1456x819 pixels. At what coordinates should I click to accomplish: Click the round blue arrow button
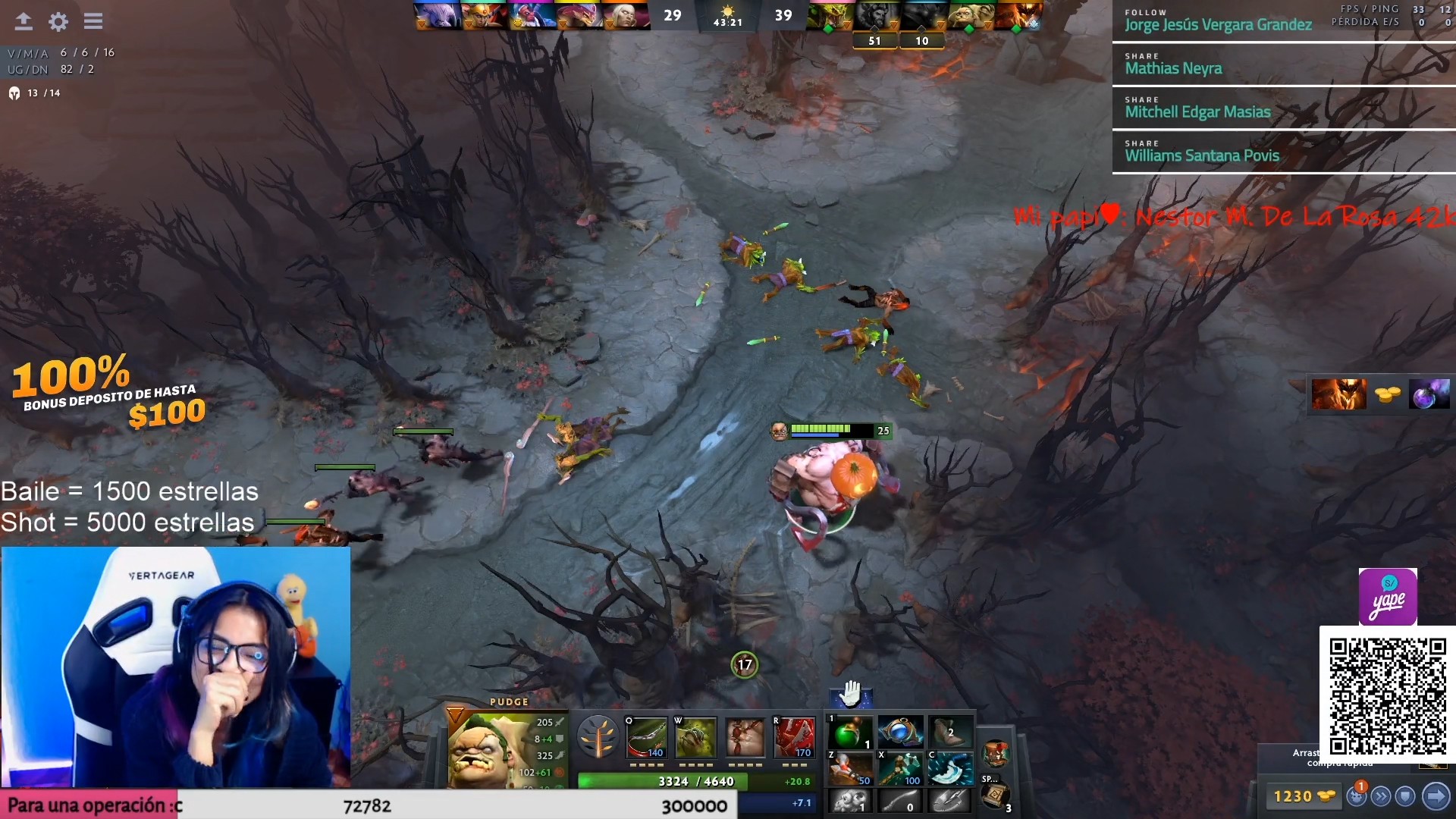1436,796
